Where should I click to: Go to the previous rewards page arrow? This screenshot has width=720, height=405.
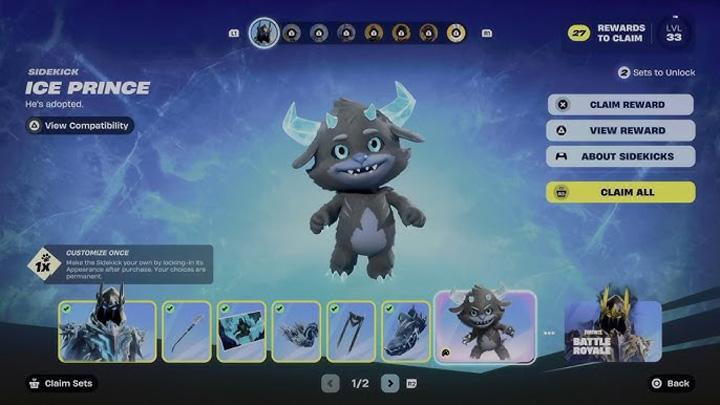(331, 383)
